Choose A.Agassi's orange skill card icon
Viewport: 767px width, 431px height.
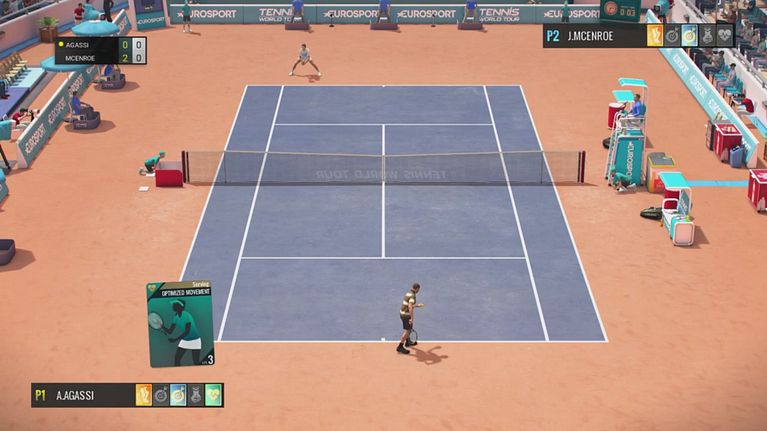tap(144, 395)
